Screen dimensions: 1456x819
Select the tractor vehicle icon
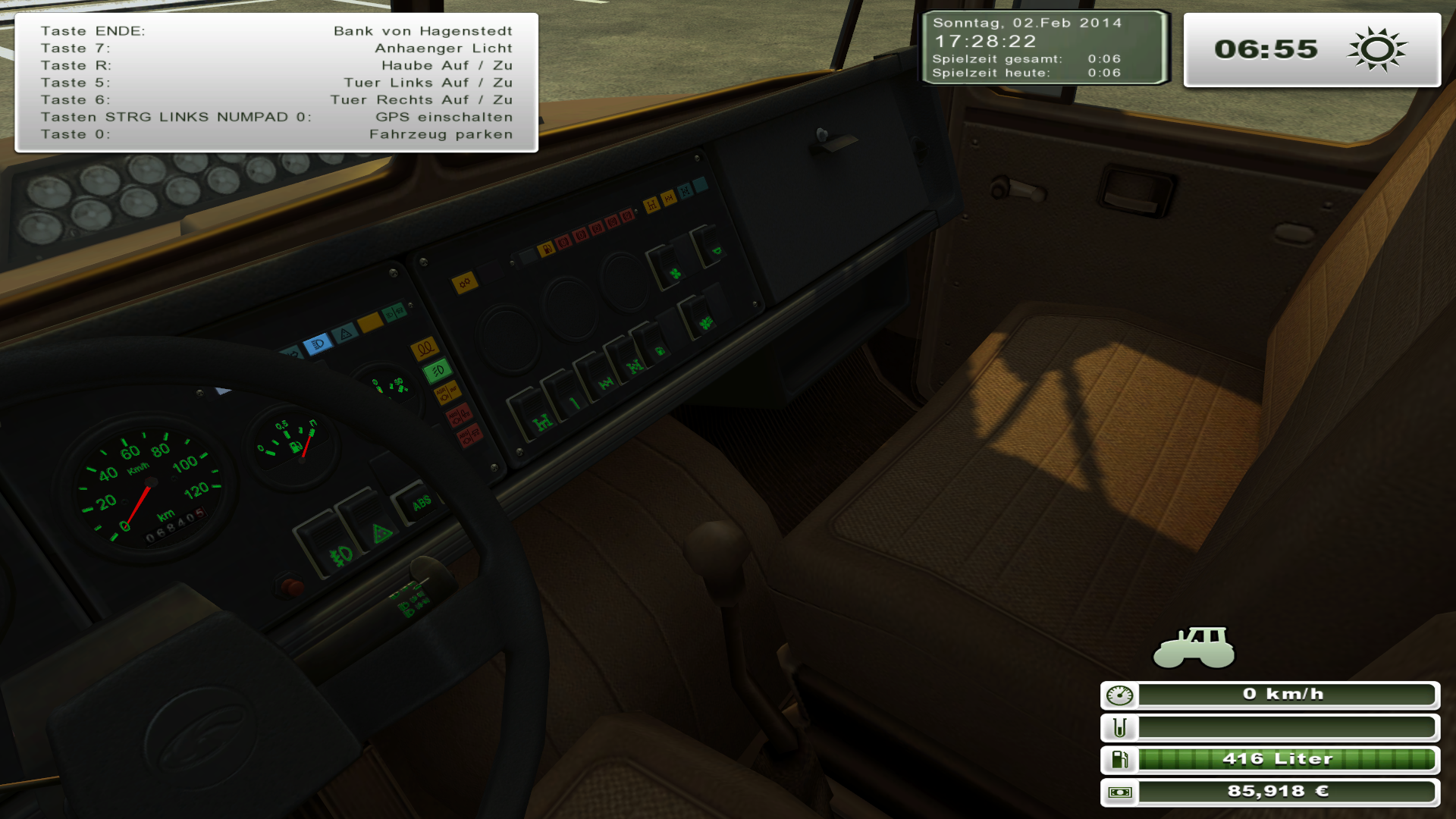1194,648
